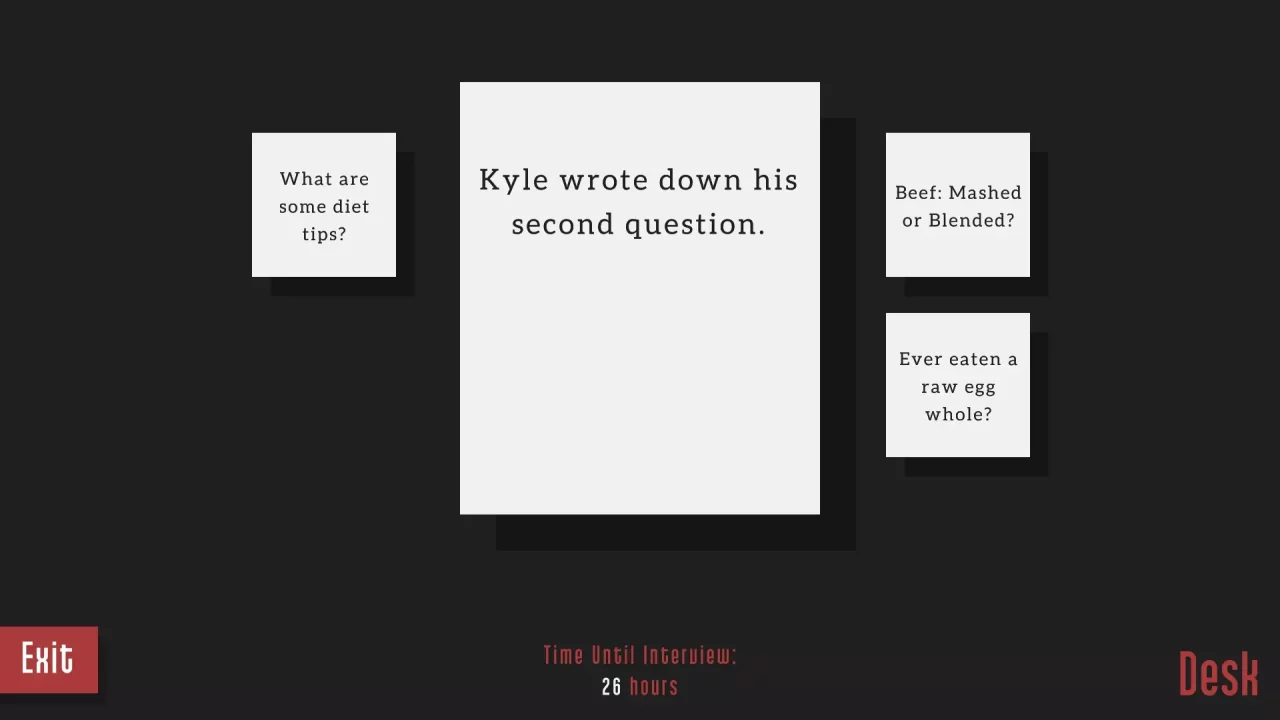The height and width of the screenshot is (720, 1280).
Task: Click the "Desk" label in the corner
Action: [x=1218, y=673]
